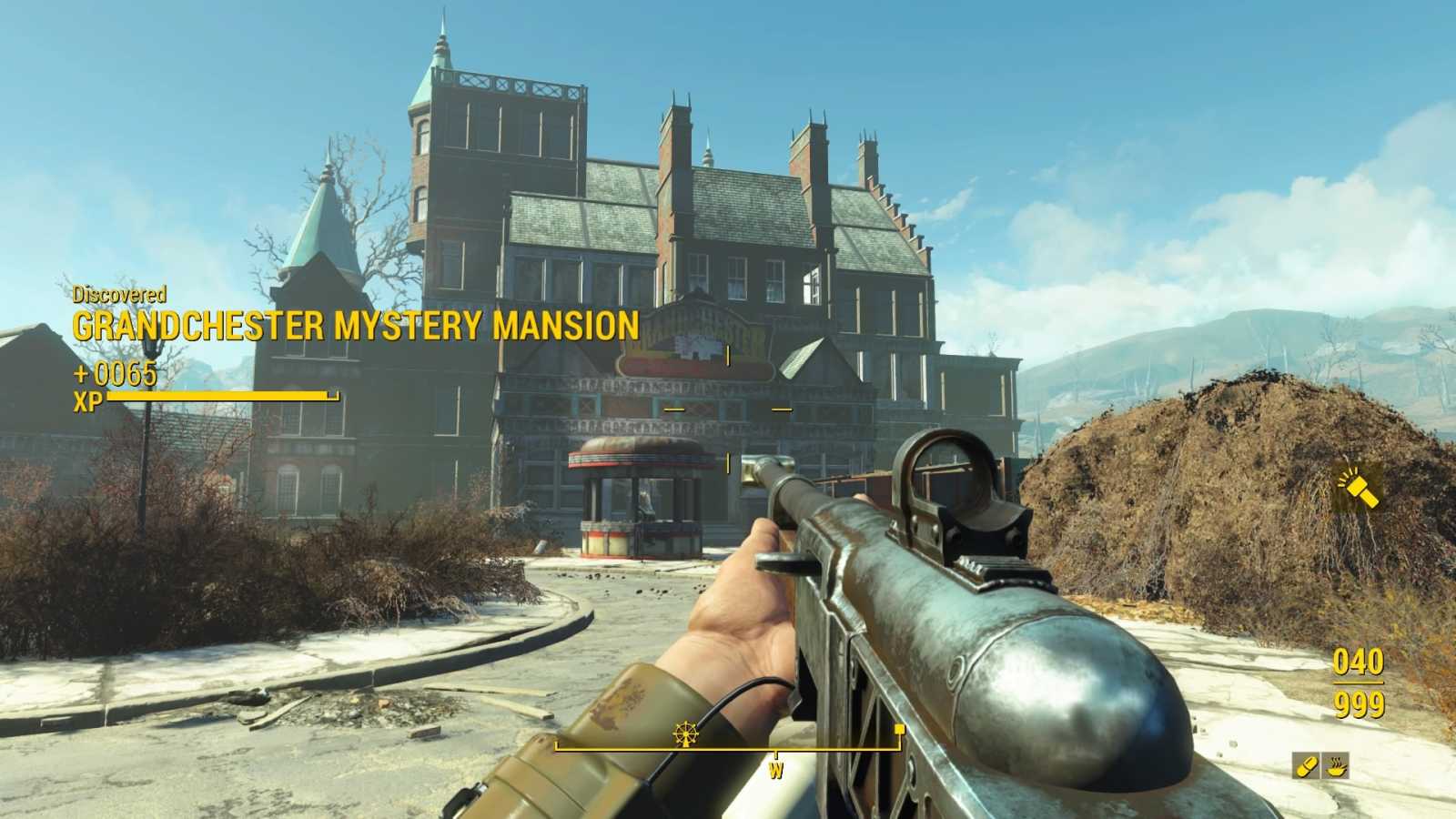Select the steaming food bowl status icon
1456x819 pixels.
click(1336, 766)
